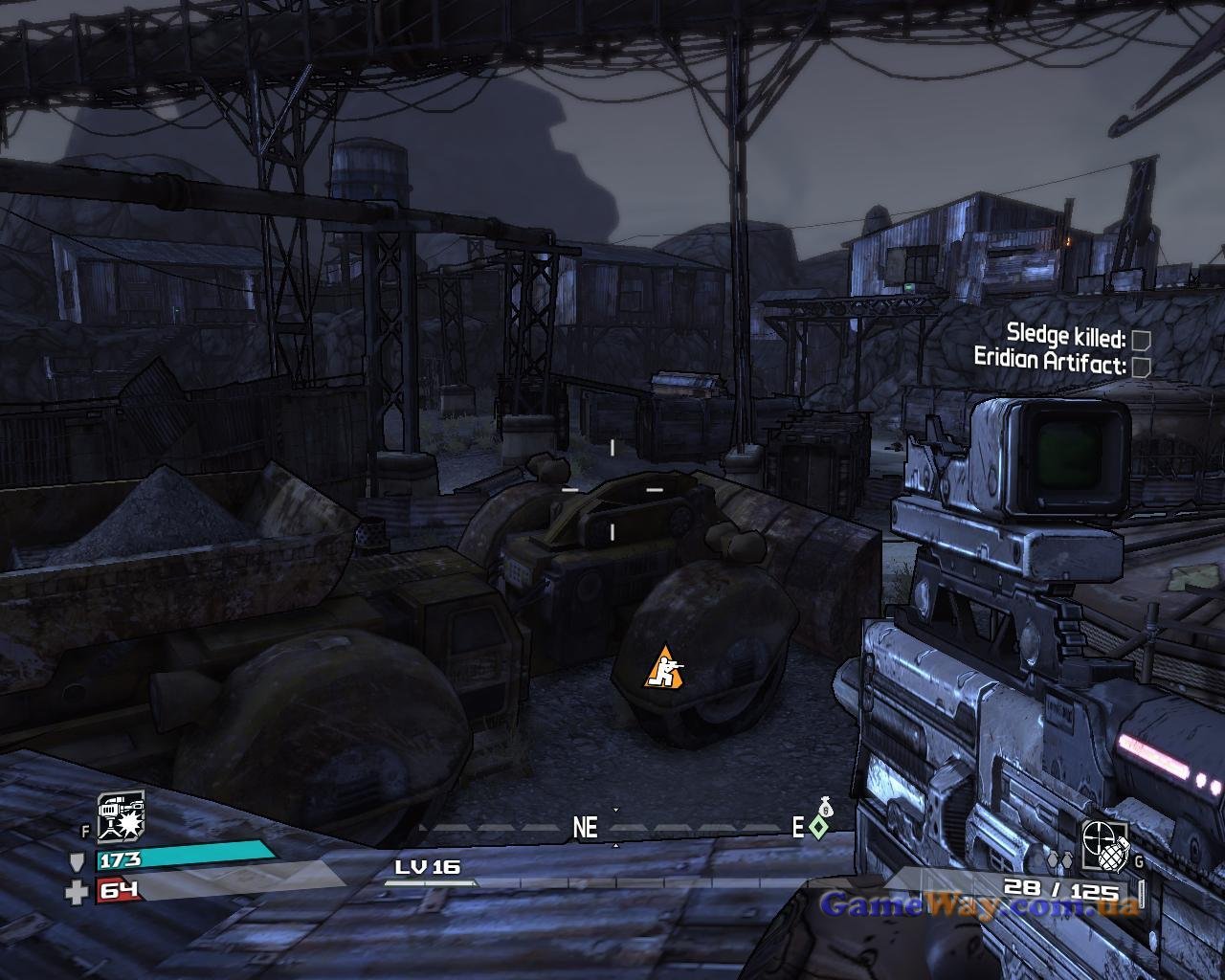Screen dimensions: 1225x980
Task: Click the green diamond compass objective marker
Action: [x=817, y=827]
